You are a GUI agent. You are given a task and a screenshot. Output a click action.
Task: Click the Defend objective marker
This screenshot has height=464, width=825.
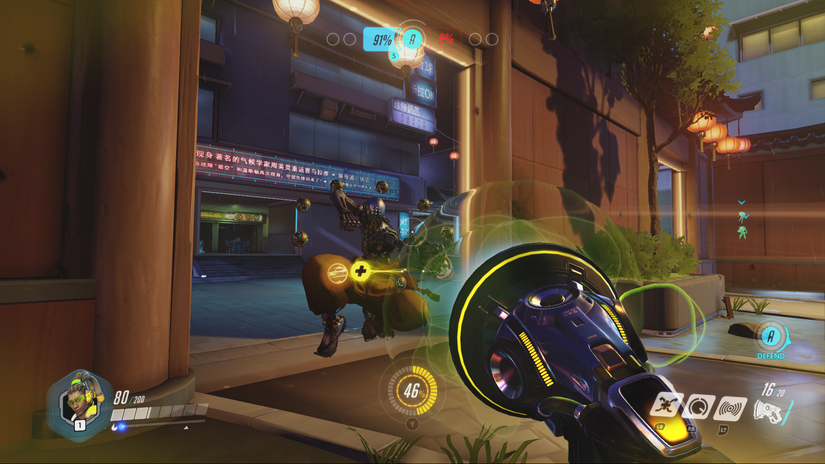click(x=771, y=338)
